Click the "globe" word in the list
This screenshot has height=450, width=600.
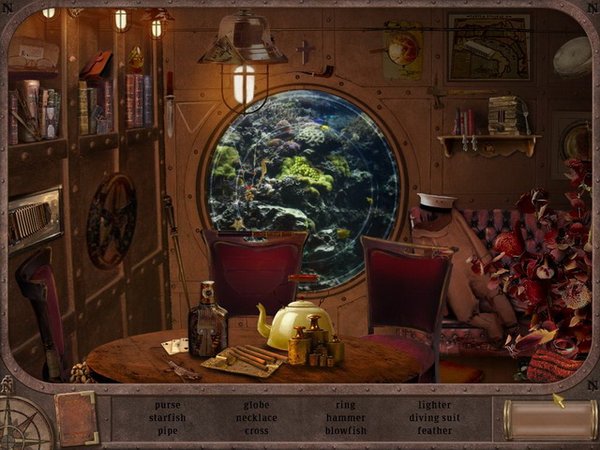[x=256, y=405]
